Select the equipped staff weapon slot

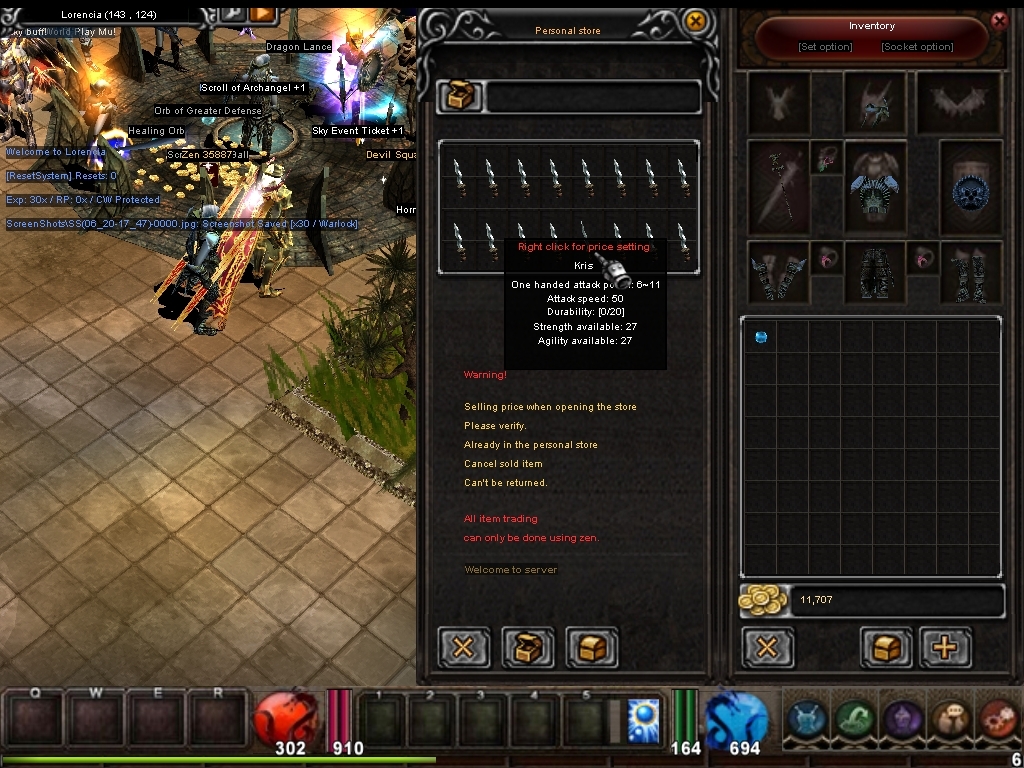tap(778, 188)
